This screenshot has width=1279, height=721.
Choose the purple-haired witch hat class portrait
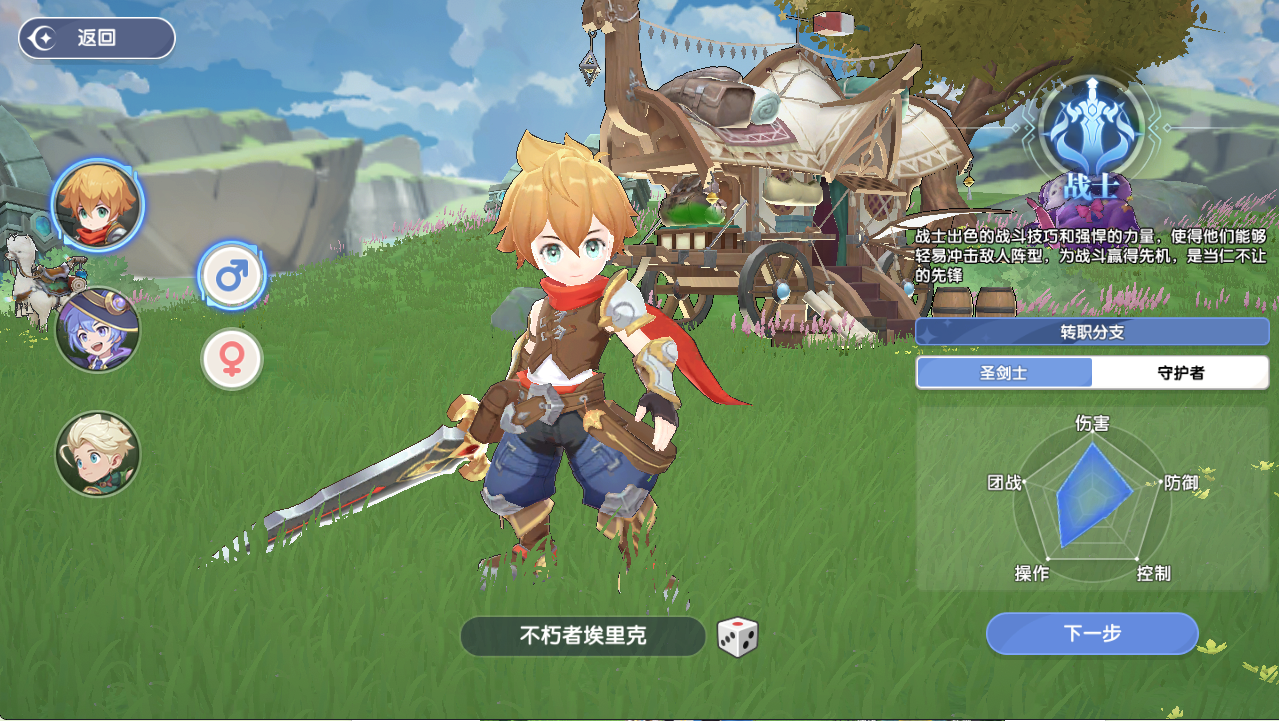(98, 330)
